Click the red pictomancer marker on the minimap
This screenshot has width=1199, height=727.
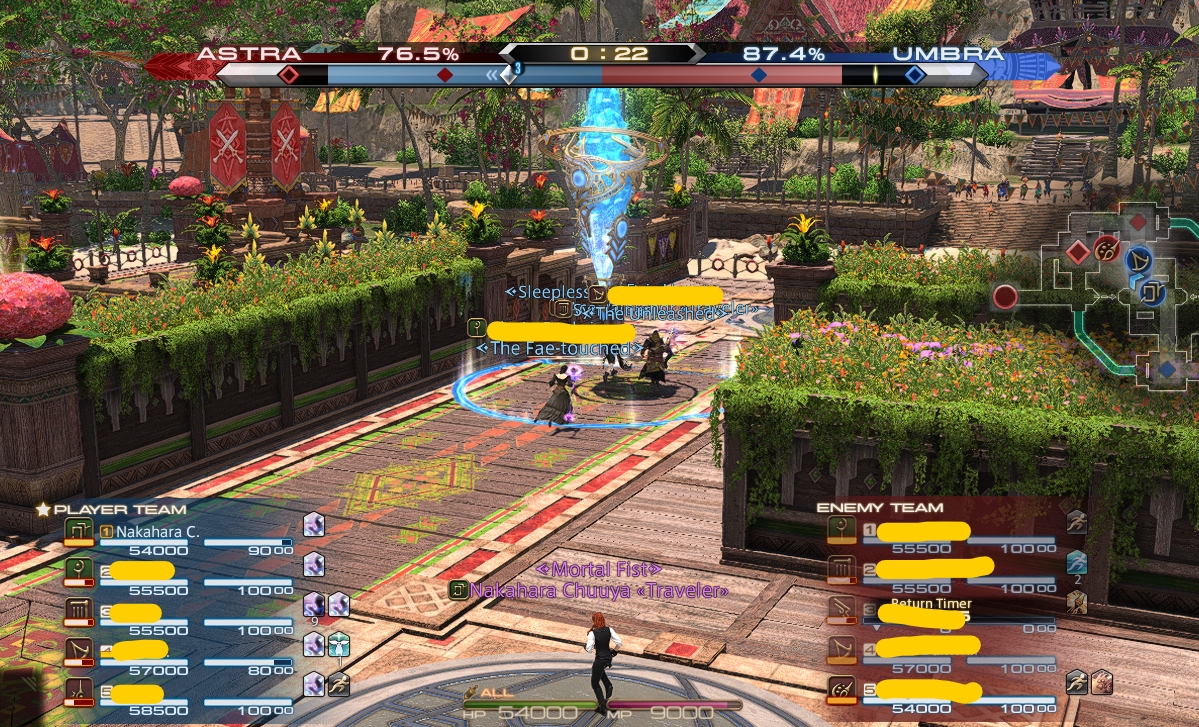point(1105,249)
